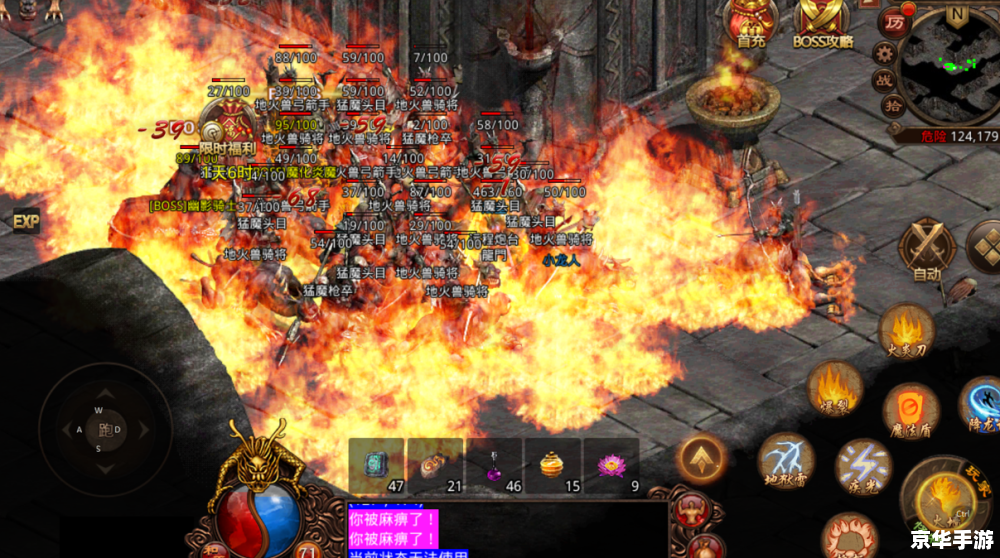Use the purple potion with 46 count
Viewport: 1000px width, 558px height.
click(x=494, y=466)
